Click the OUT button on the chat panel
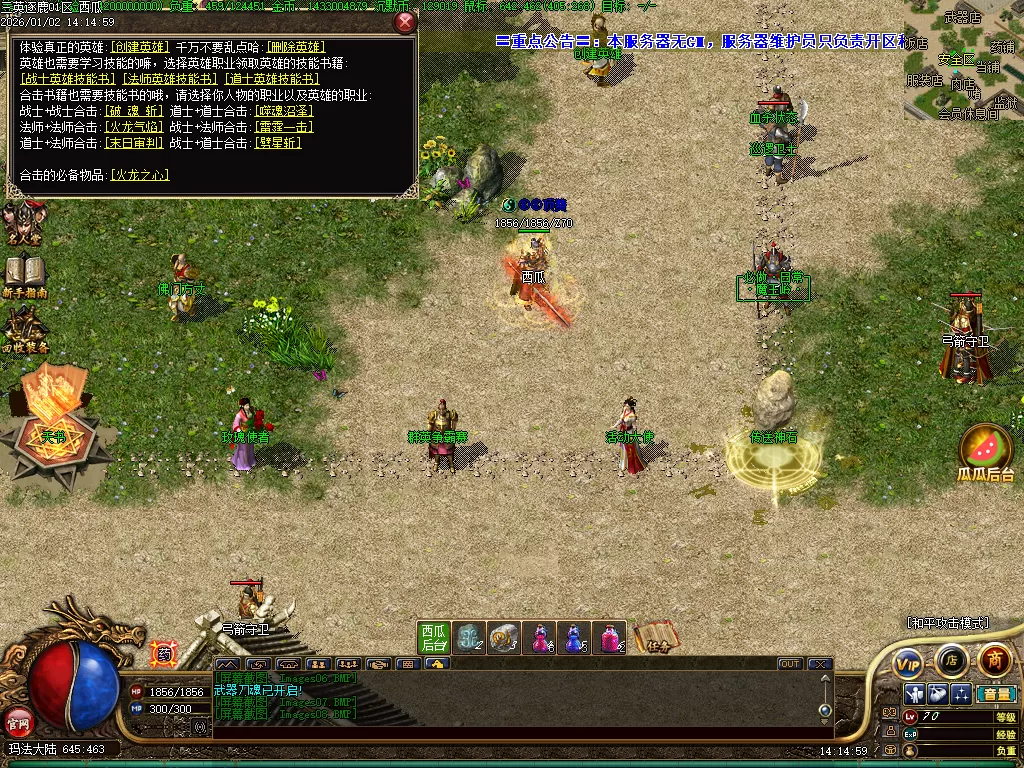Viewport: 1024px width, 768px height. point(790,664)
